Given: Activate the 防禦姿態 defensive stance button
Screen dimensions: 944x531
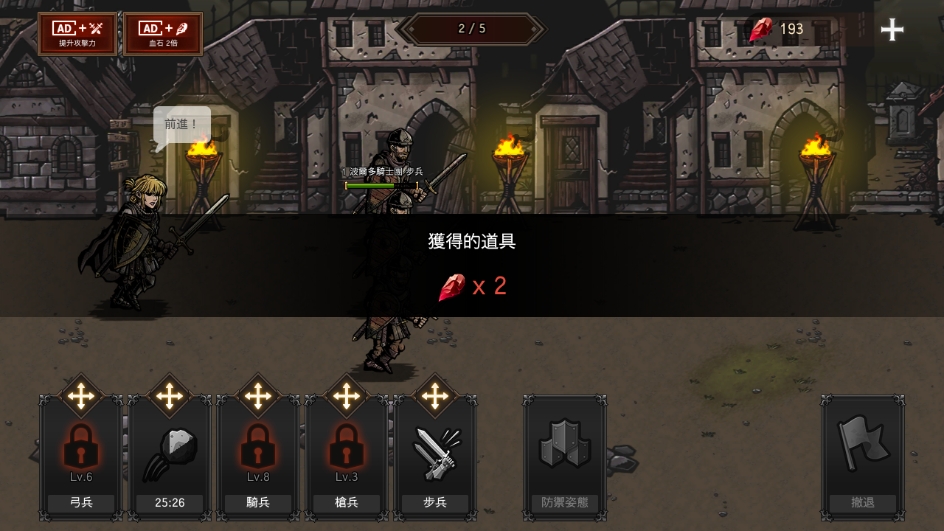Looking at the screenshot, I should tap(565, 455).
